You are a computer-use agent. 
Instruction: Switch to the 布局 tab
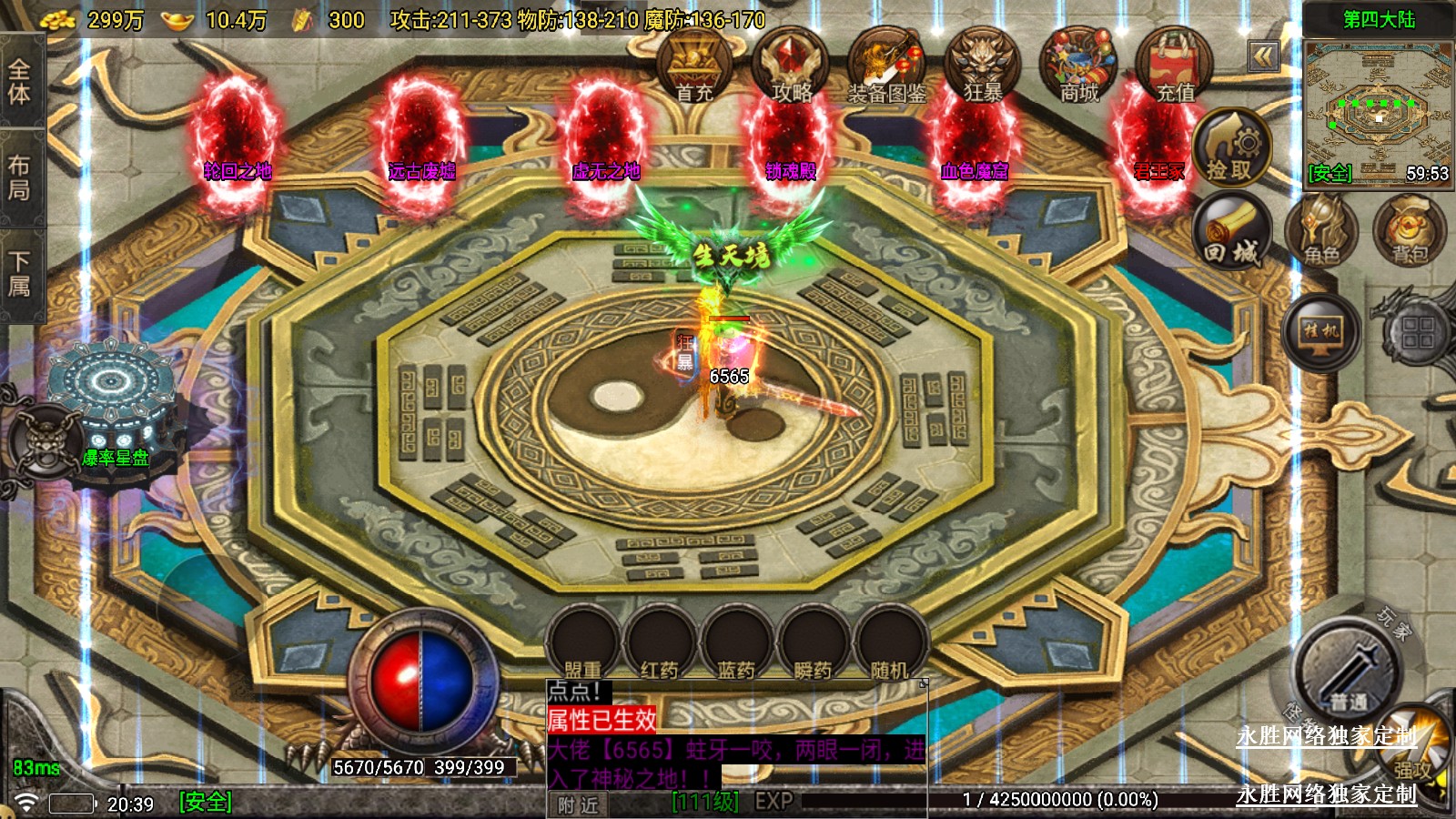click(19, 177)
